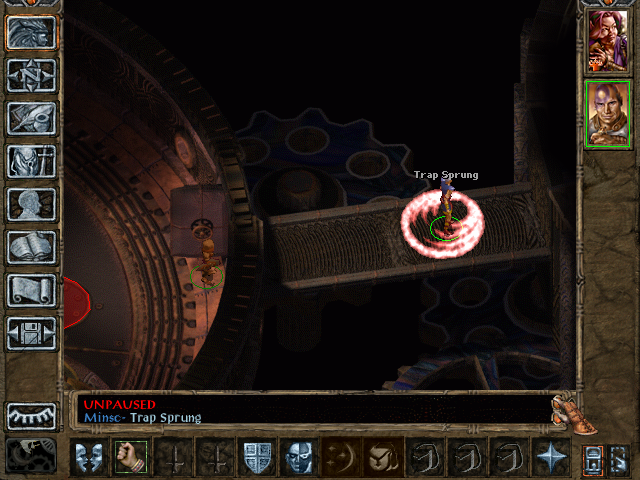Viewport: 640px width, 480px height.
Task: Open the mage spellbook
Action: (x=31, y=247)
